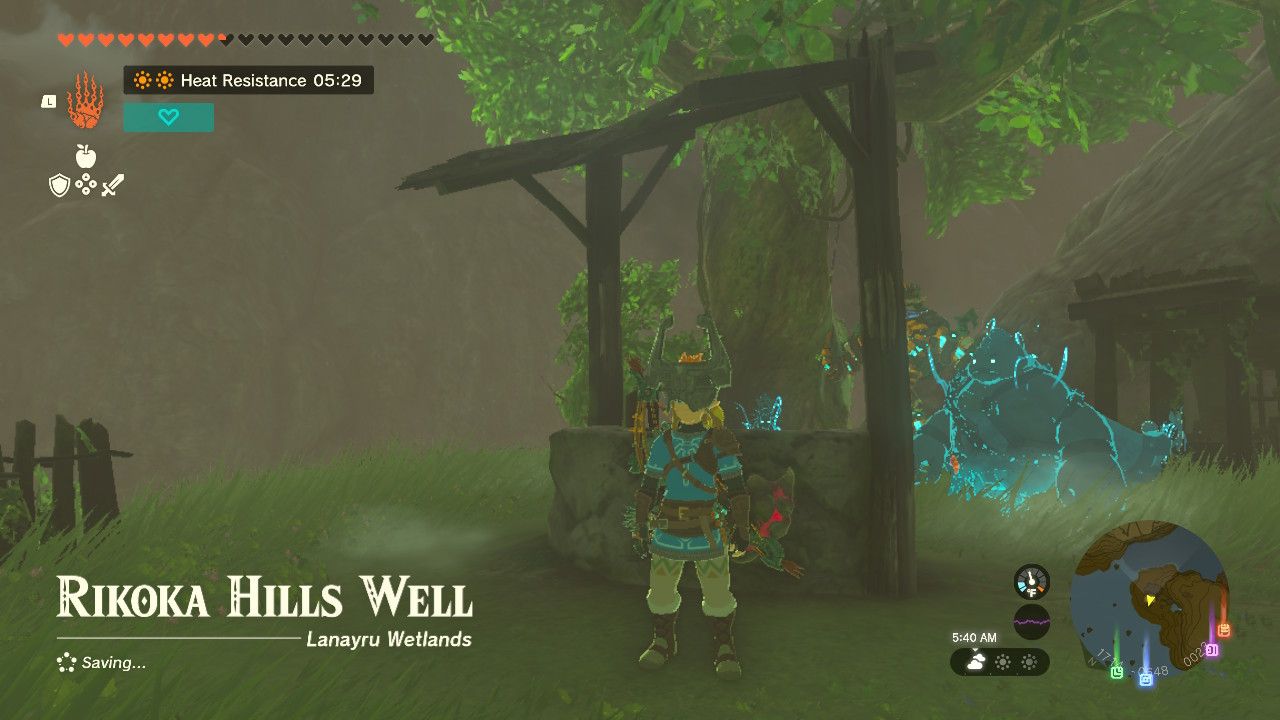1280x720 pixels.
Task: Click the cloudy weather forecast icon
Action: 975,661
